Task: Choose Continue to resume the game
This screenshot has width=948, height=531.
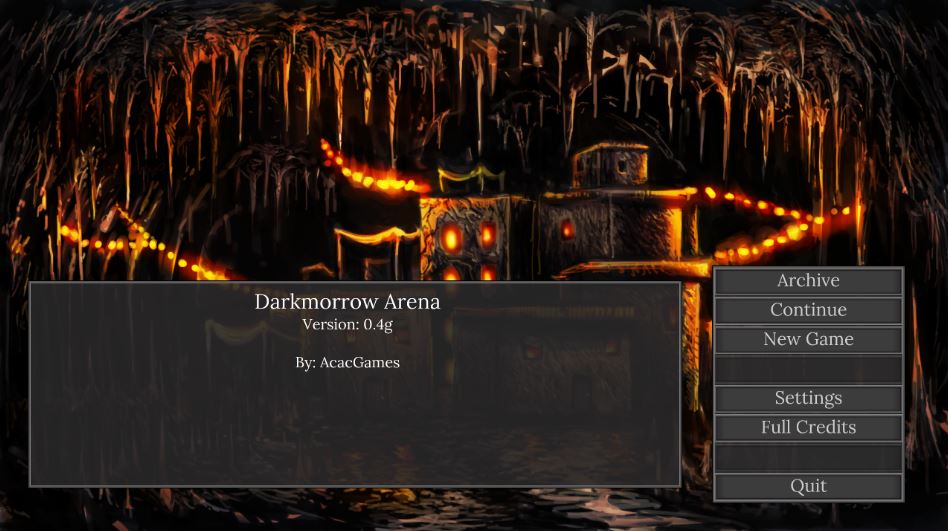Action: [x=808, y=310]
